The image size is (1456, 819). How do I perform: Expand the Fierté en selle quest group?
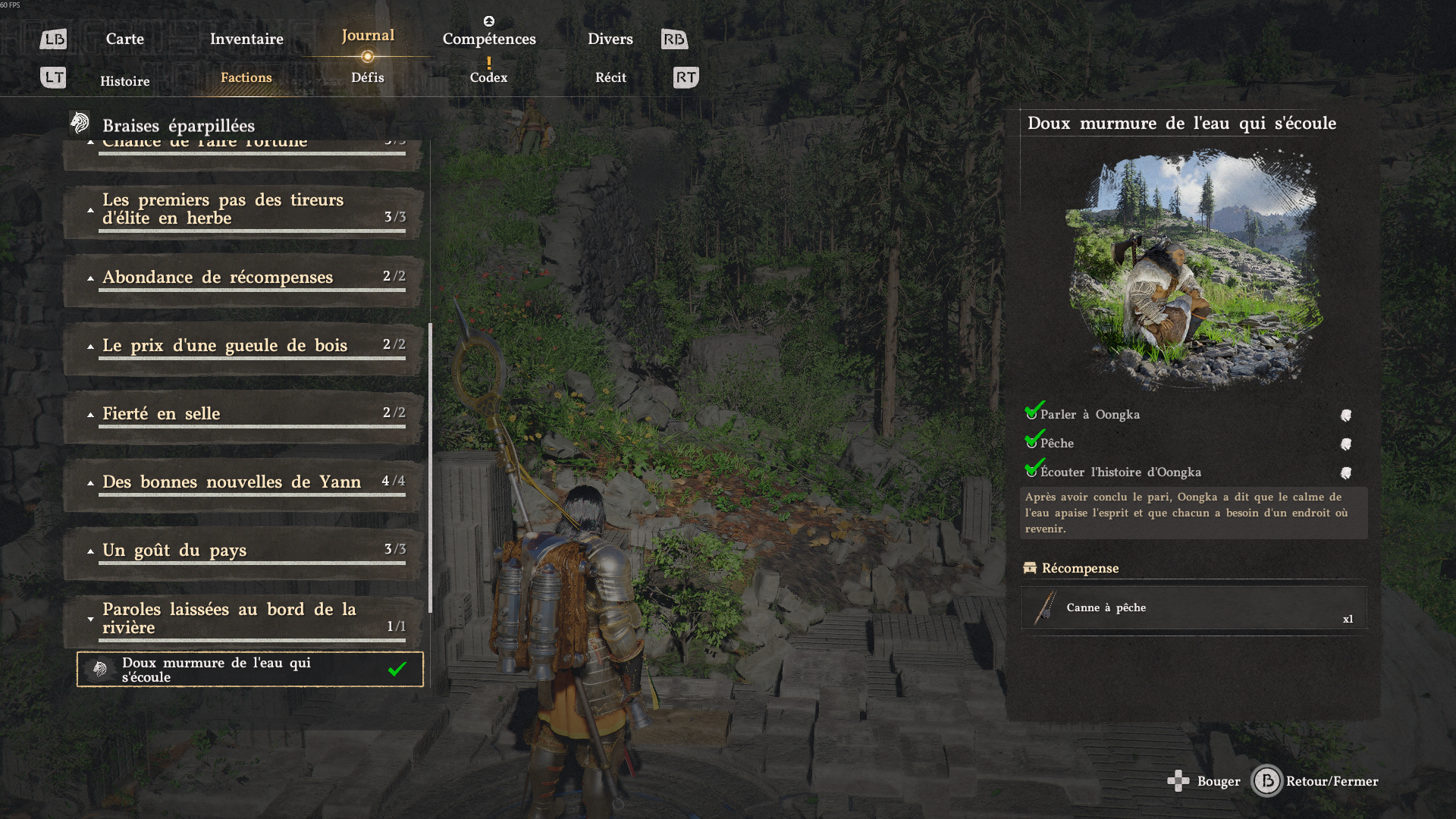pos(90,414)
